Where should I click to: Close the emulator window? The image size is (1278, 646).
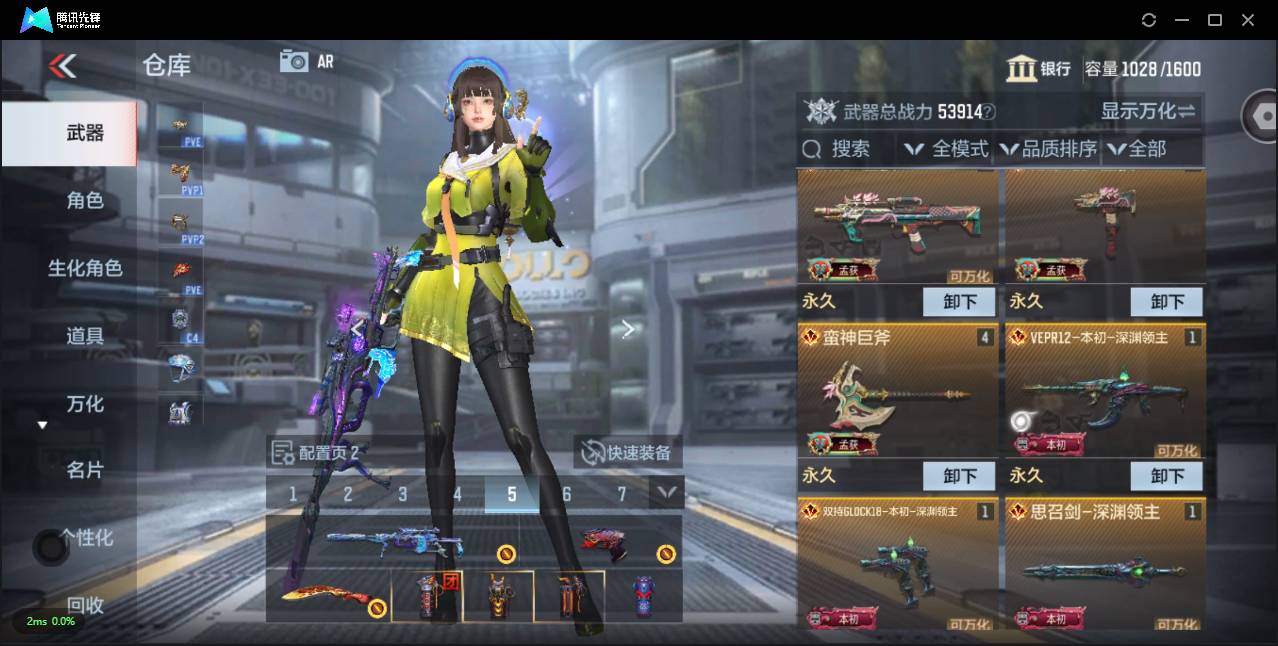(x=1248, y=20)
